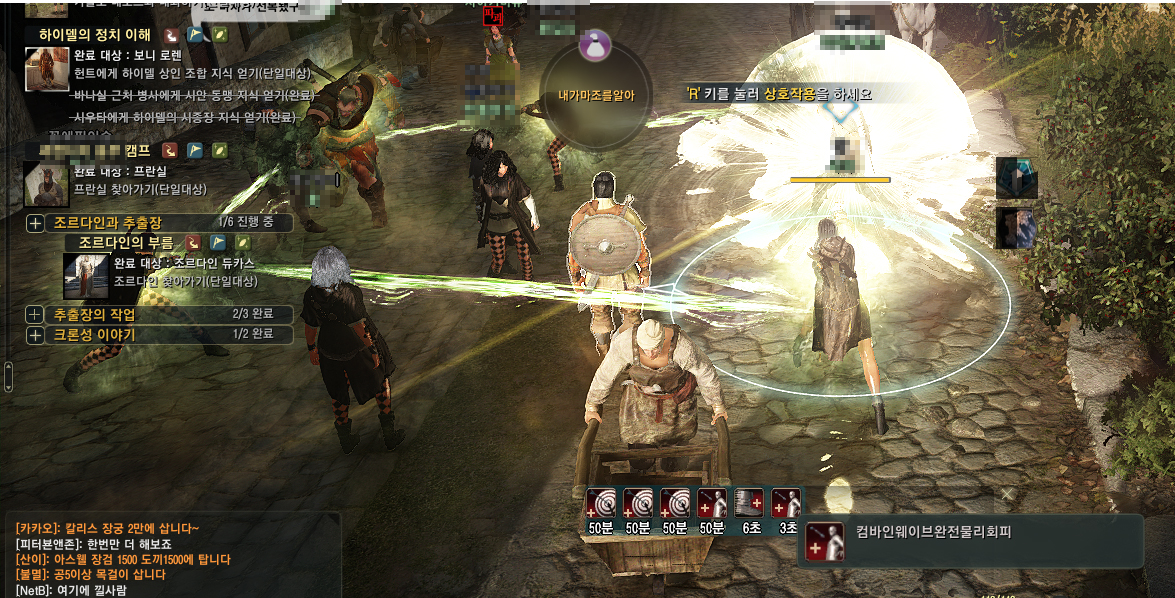Click the 6초 armor buff icon
Viewport: 1175px width, 598px height.
tap(750, 503)
